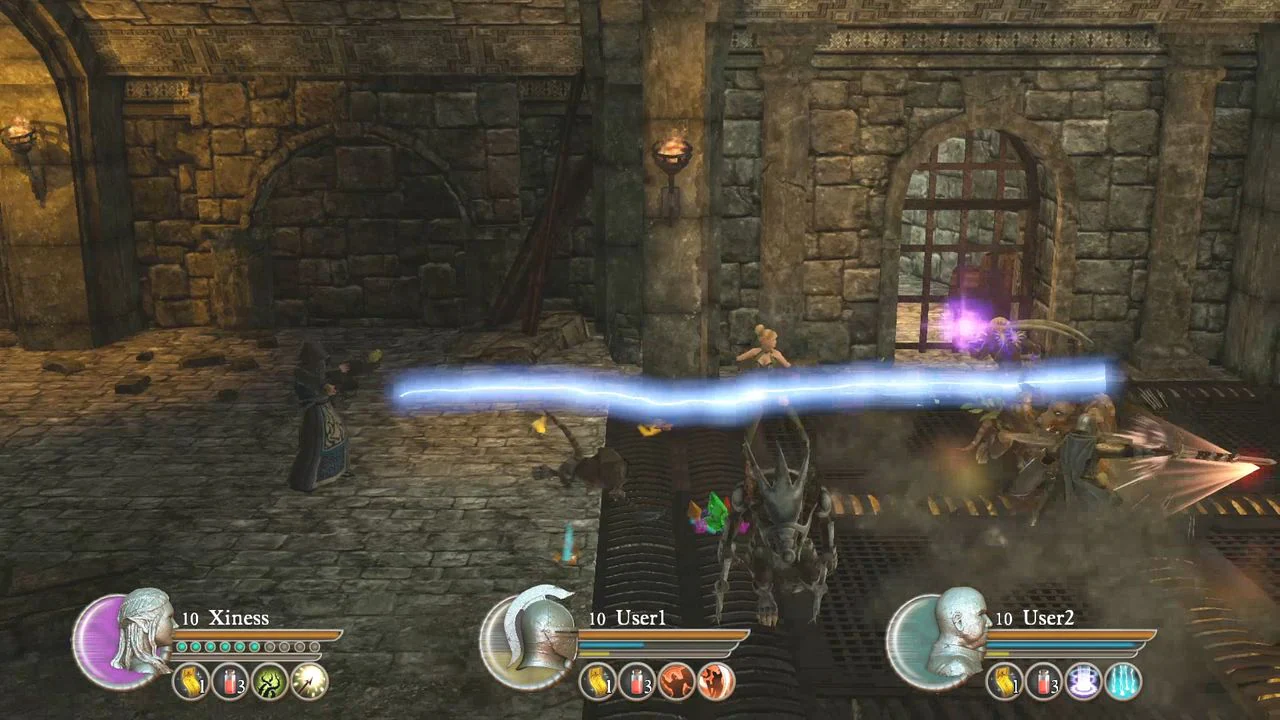Image resolution: width=1280 pixels, height=720 pixels.
Task: Activate Xiness's green vine ability icon
Action: [268, 682]
